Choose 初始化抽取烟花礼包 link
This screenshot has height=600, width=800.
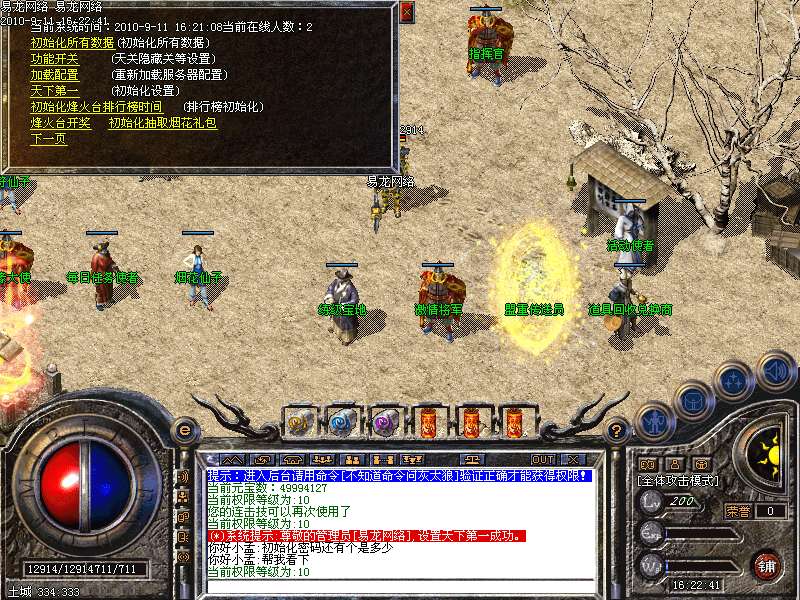click(x=162, y=123)
